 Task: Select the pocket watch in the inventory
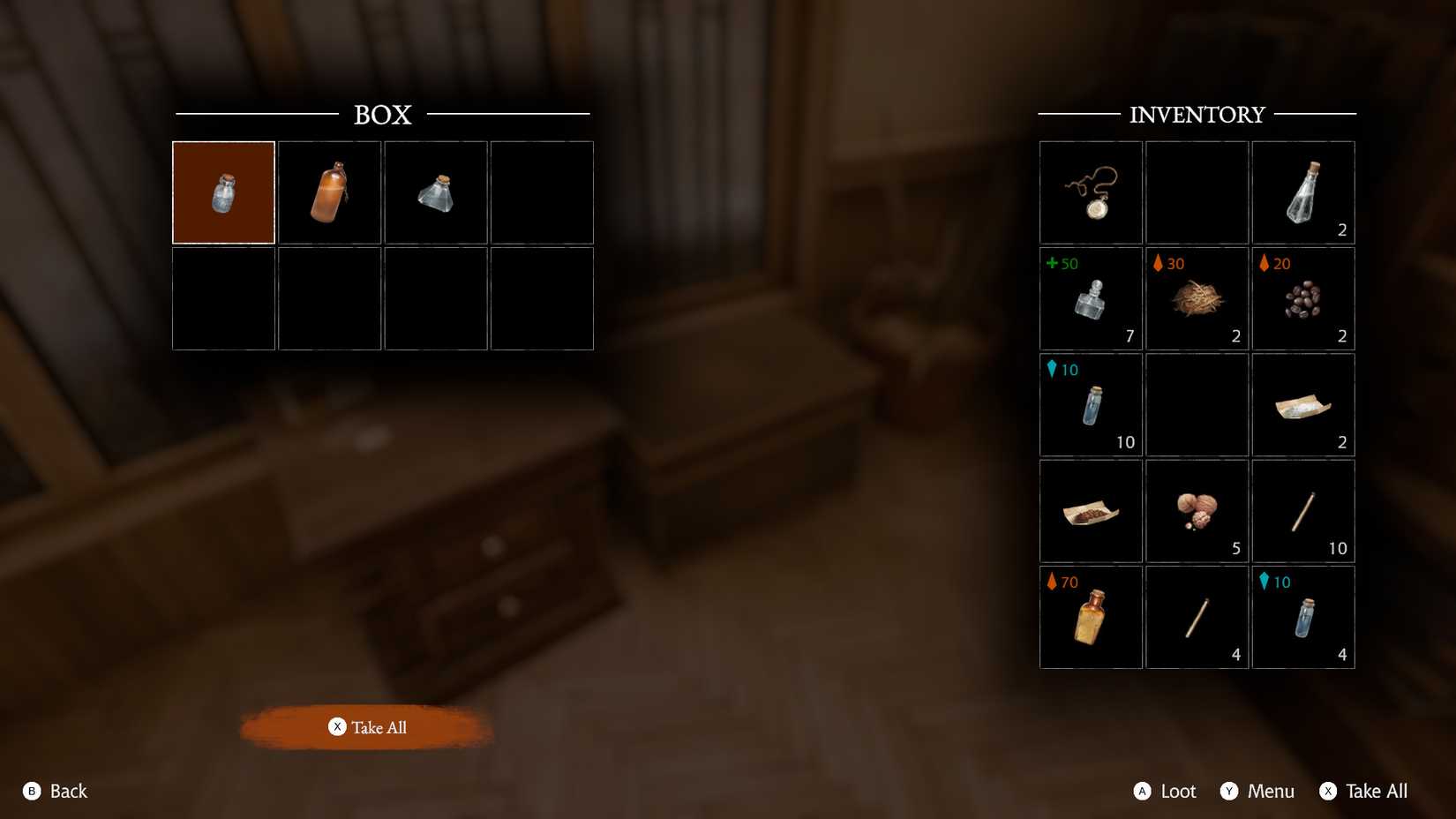1091,192
